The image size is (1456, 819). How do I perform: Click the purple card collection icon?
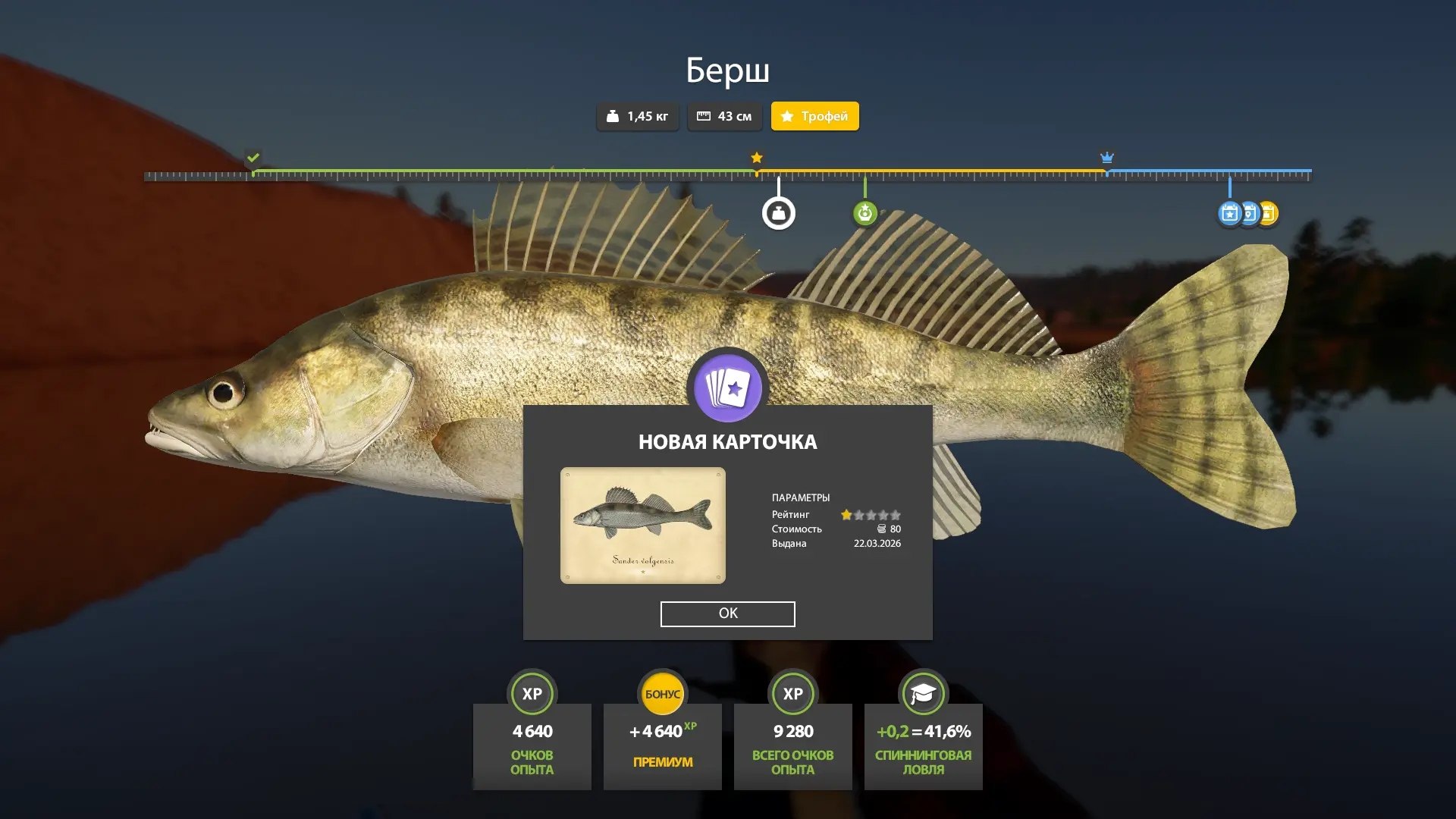point(727,388)
